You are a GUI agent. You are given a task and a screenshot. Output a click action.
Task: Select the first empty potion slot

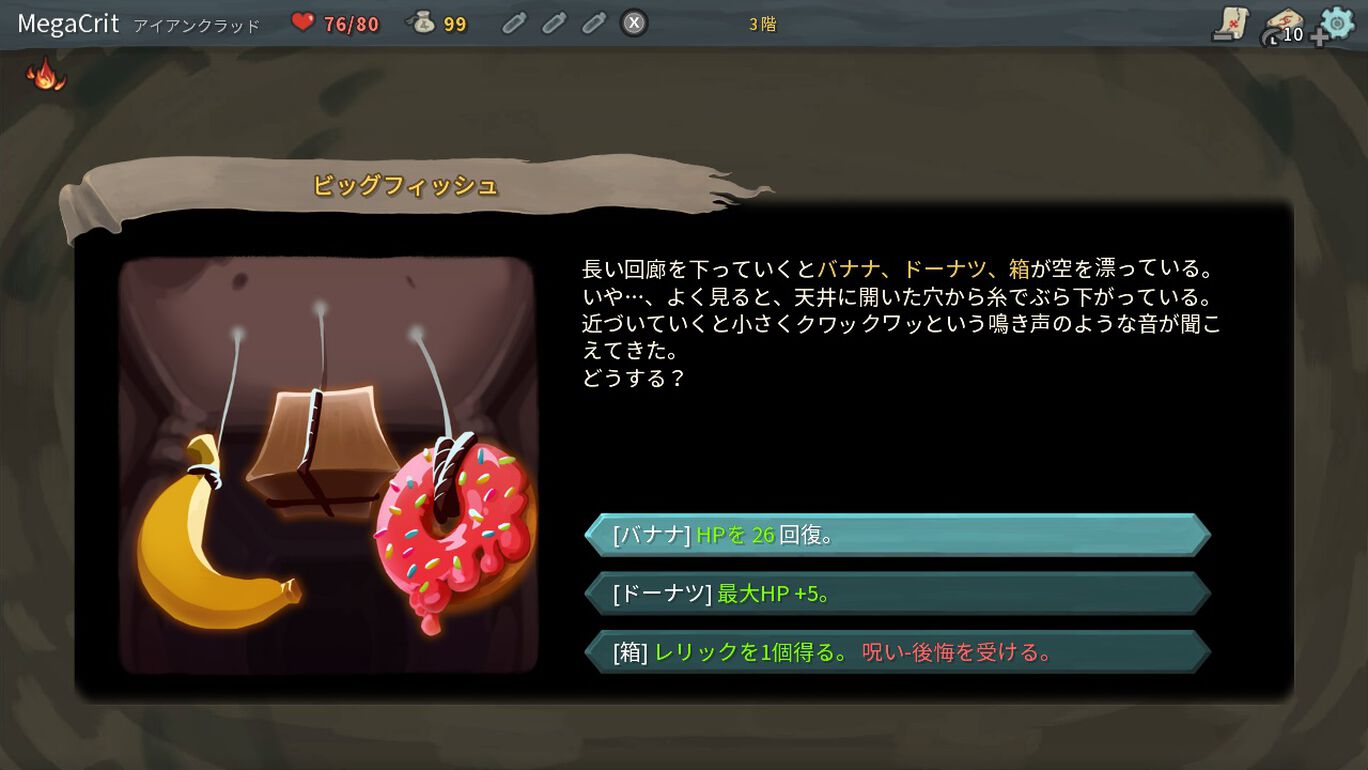point(515,23)
